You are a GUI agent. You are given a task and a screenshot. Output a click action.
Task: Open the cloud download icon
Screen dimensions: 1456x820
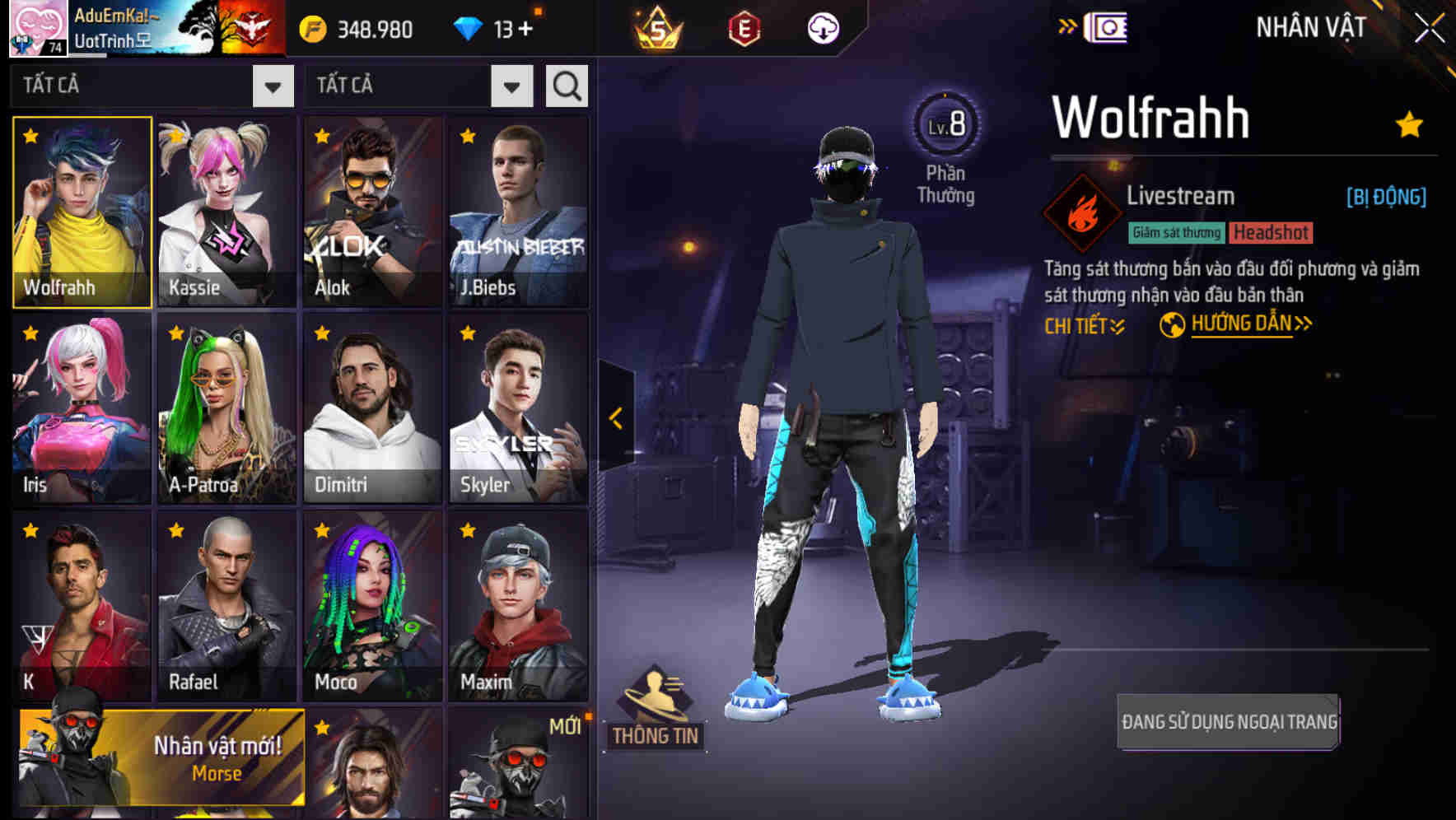tap(824, 27)
